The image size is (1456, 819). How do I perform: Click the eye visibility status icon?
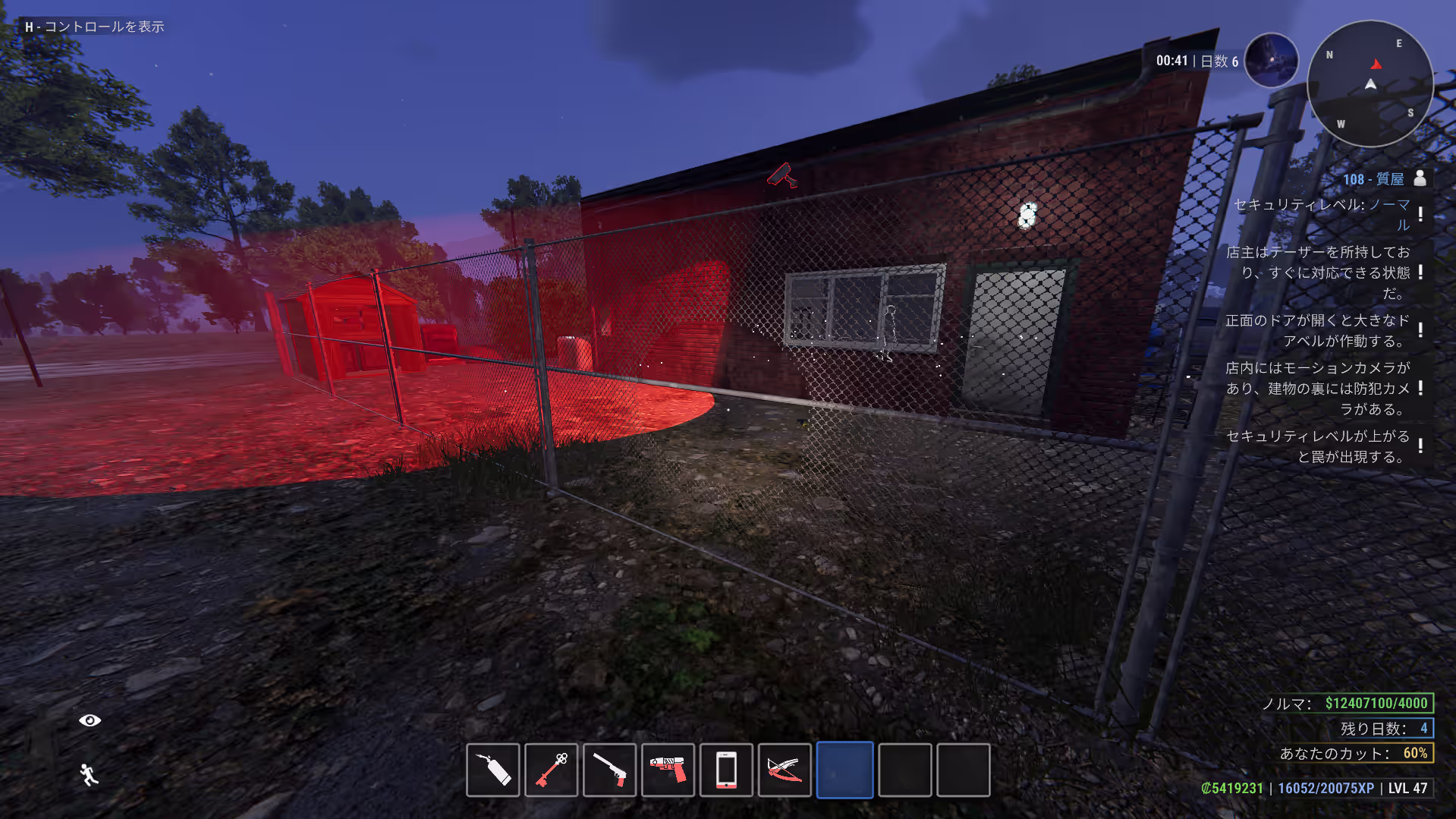(90, 720)
